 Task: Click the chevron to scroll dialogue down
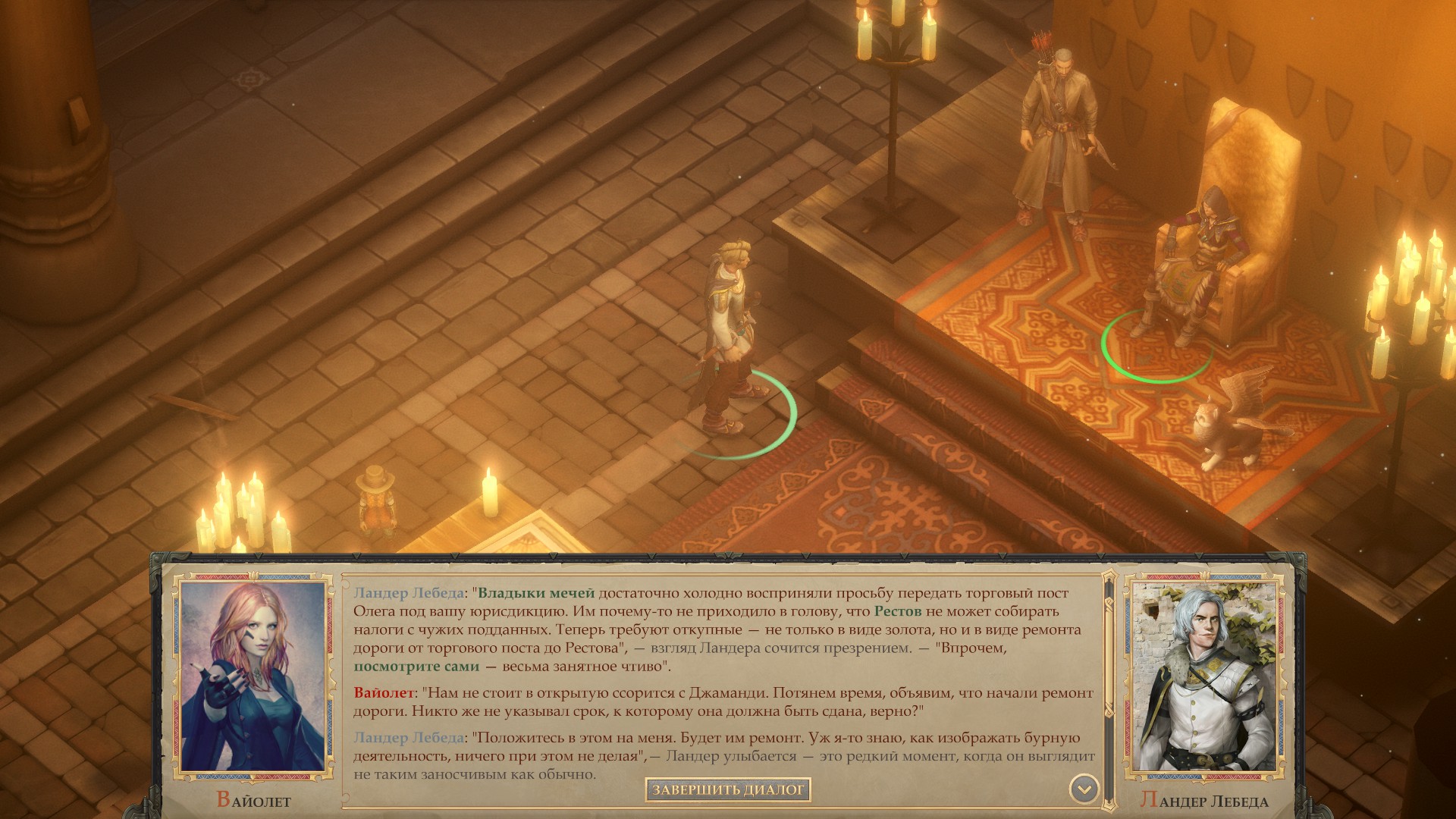point(1086,786)
